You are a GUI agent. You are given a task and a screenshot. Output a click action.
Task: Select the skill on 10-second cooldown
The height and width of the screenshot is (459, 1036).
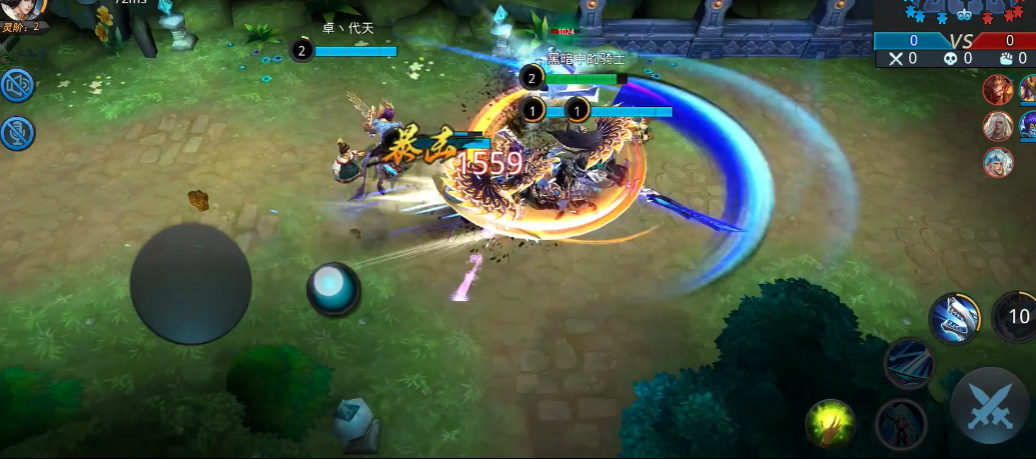(x=1016, y=317)
